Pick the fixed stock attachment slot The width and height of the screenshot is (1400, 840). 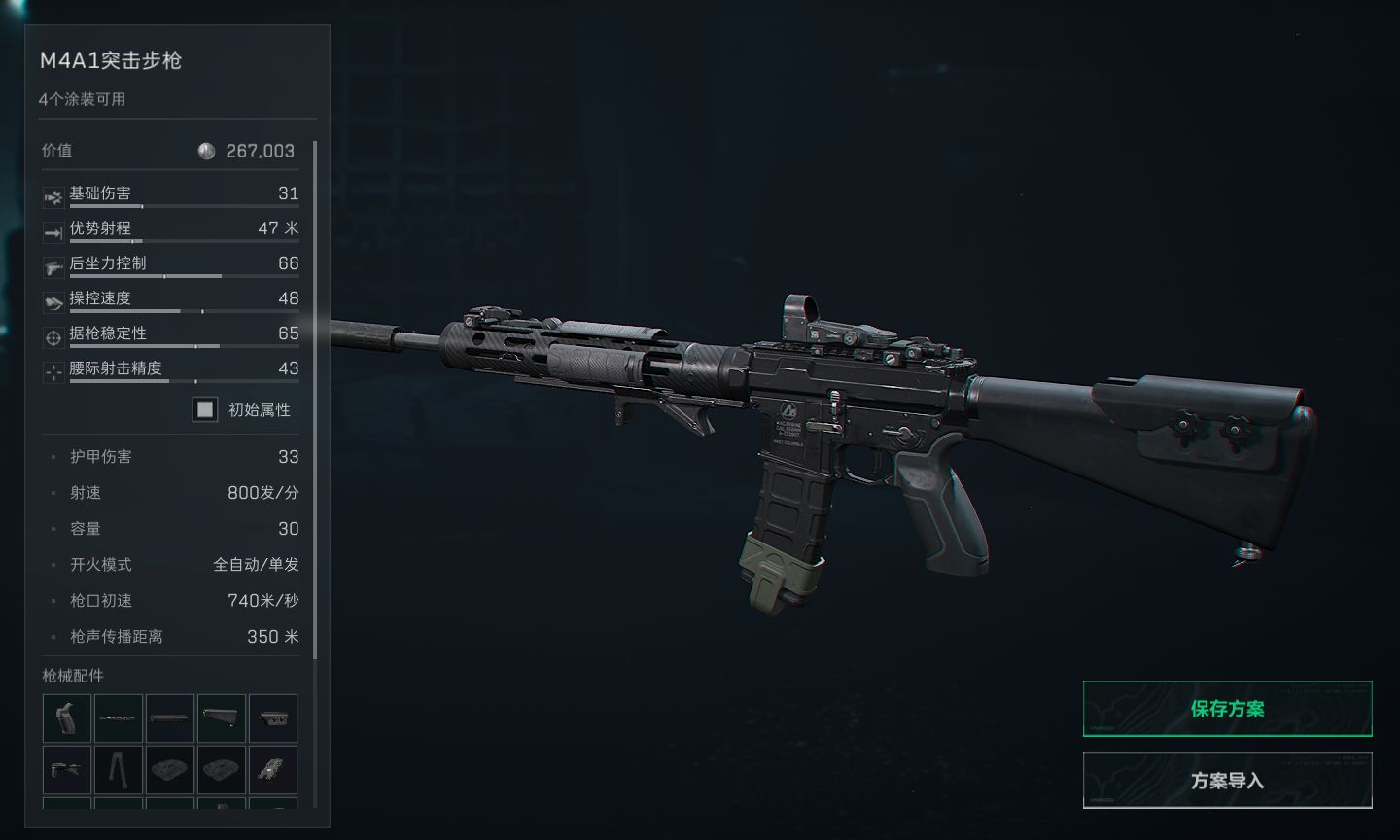click(x=222, y=718)
